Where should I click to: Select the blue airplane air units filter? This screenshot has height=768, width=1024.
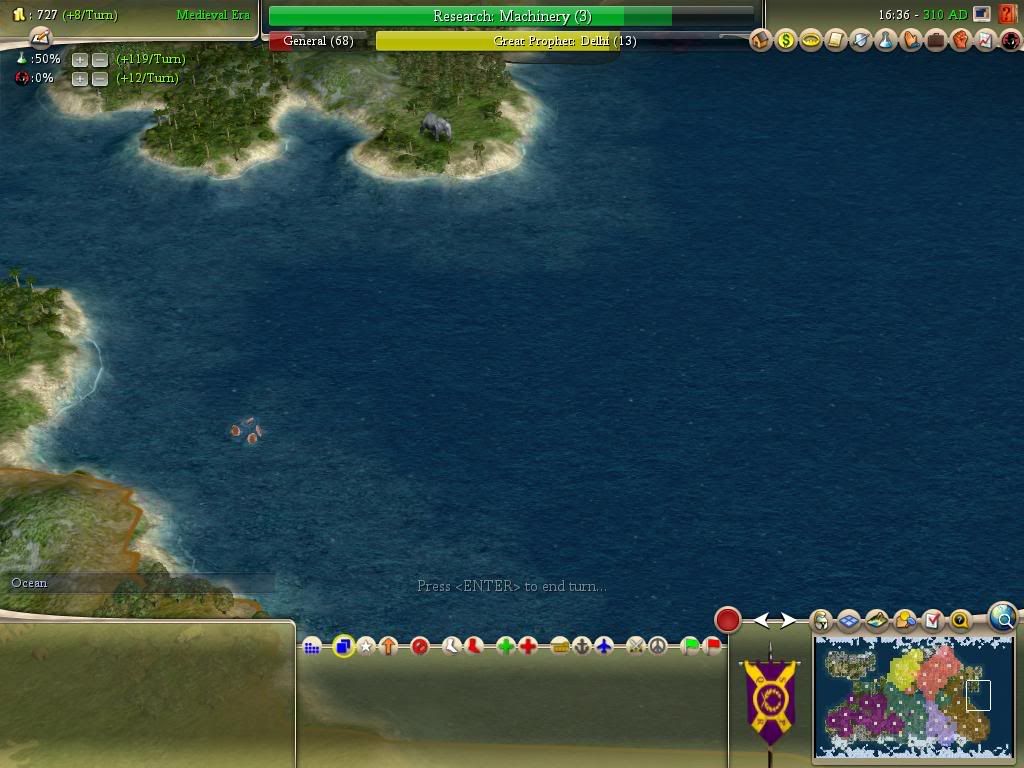click(x=604, y=646)
